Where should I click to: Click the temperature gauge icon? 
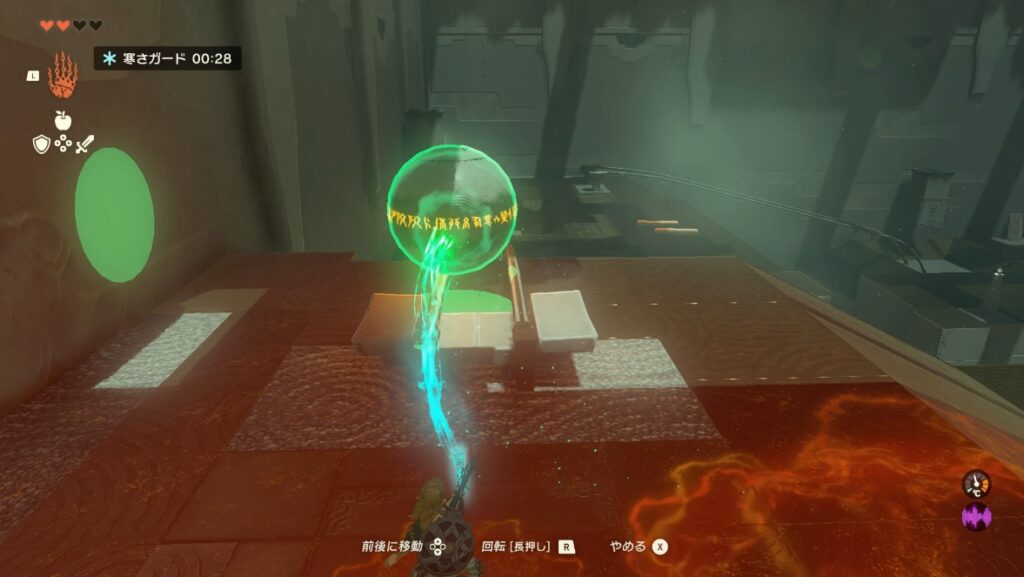(x=975, y=485)
